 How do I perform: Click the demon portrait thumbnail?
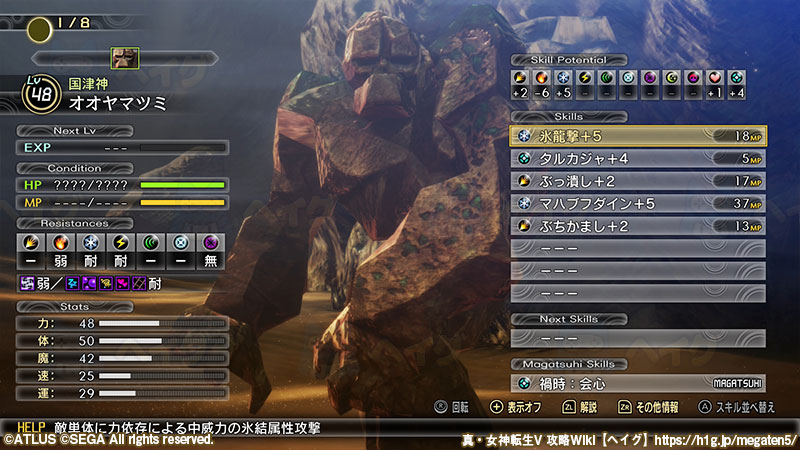coord(125,57)
